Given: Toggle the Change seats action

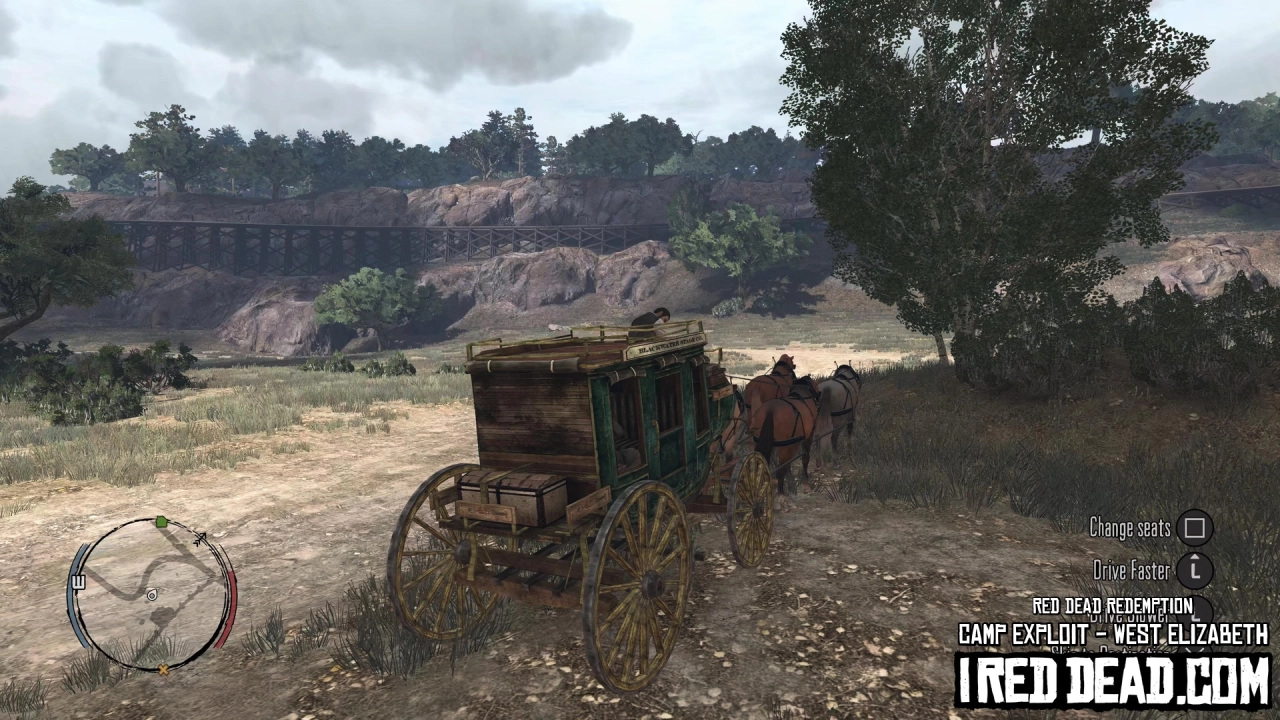Looking at the screenshot, I should (1131, 528).
